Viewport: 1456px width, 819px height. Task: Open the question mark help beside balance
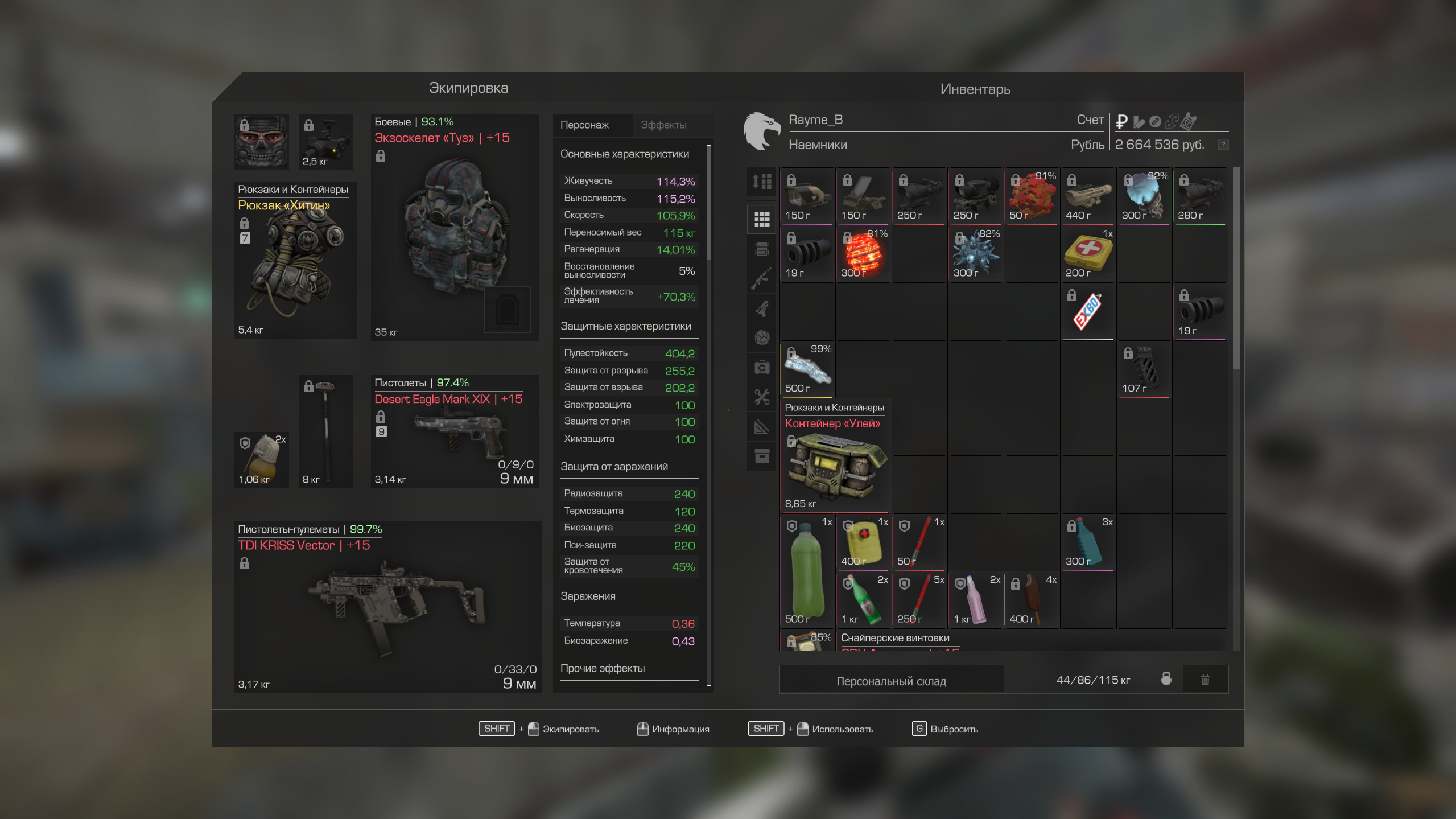(1223, 145)
